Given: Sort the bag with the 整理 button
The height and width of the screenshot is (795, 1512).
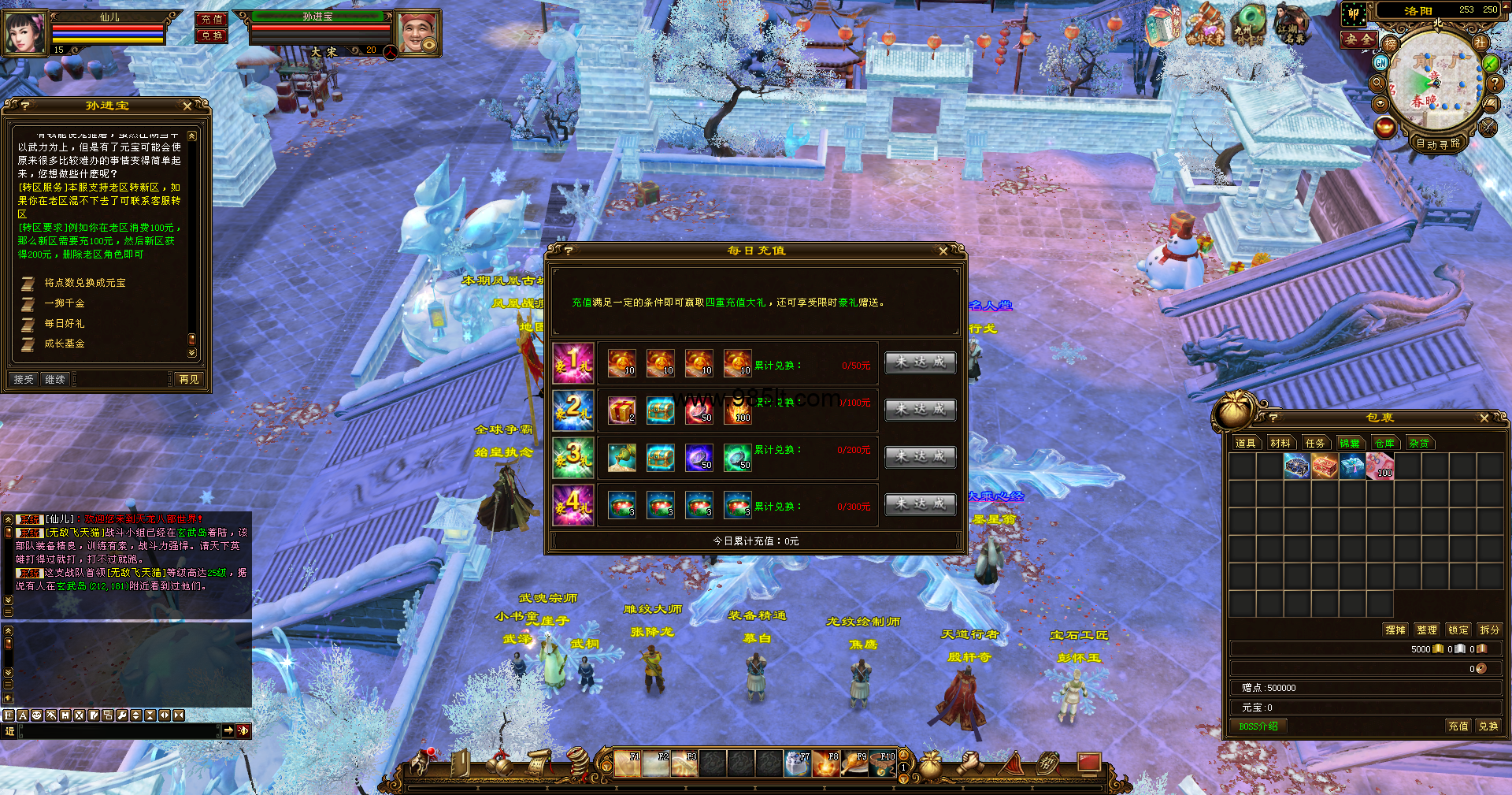Looking at the screenshot, I should [1426, 630].
